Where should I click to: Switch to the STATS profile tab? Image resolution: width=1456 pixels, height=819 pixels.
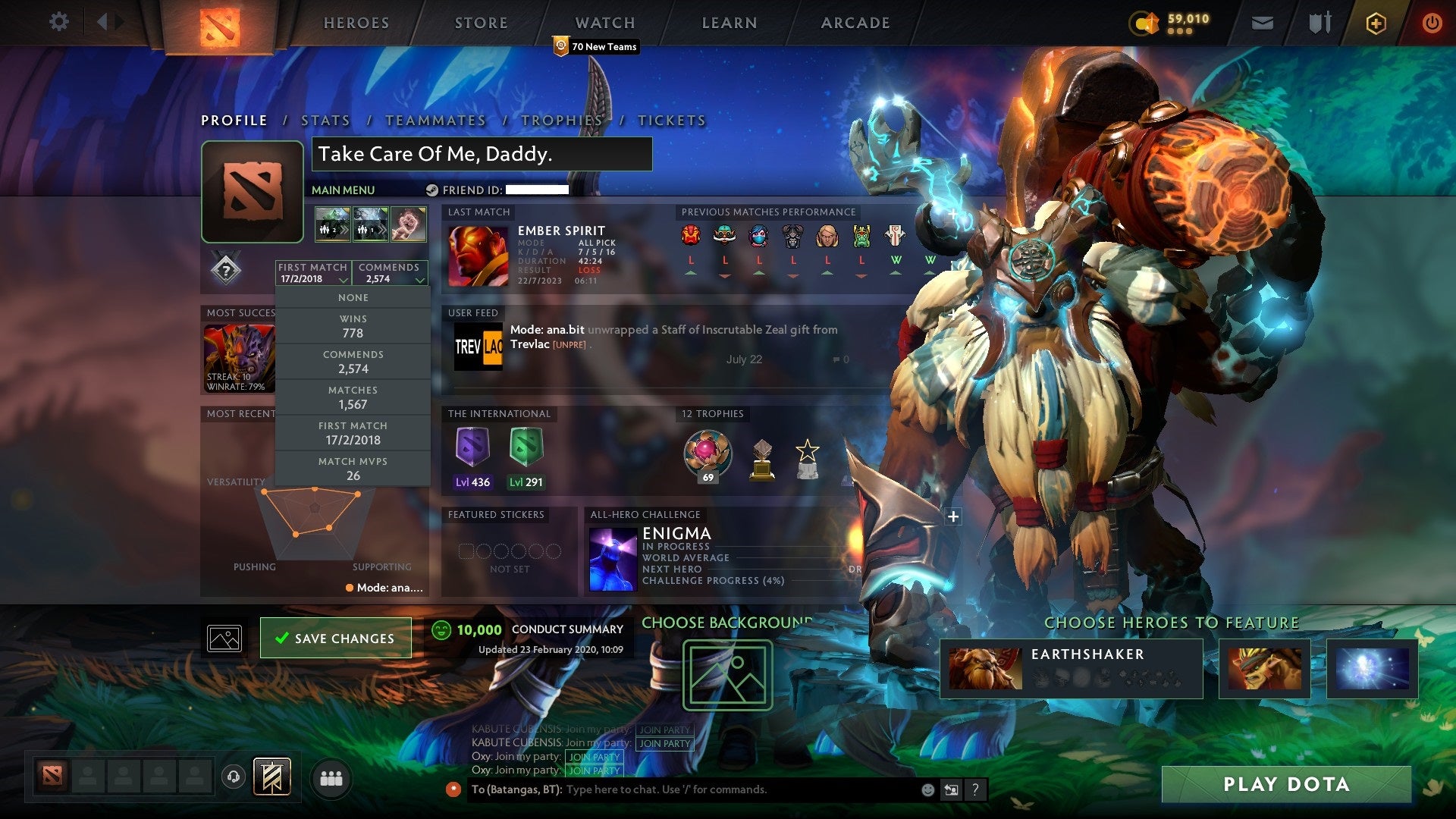[x=325, y=120]
